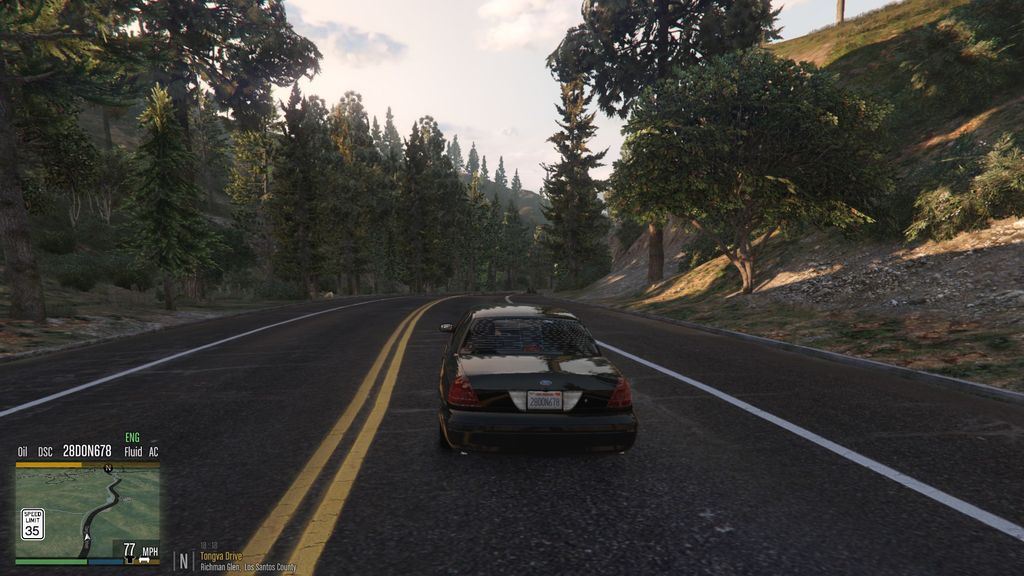Screen dimensions: 1024x576
Task: Click the player arrow on the minimap
Action: 86,538
